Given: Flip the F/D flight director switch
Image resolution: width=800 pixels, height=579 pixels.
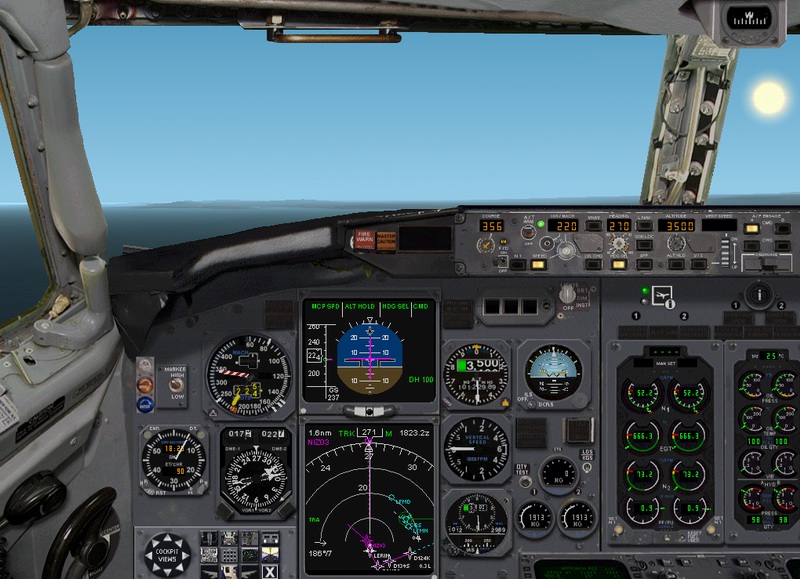Looking at the screenshot, I should click(x=502, y=261).
